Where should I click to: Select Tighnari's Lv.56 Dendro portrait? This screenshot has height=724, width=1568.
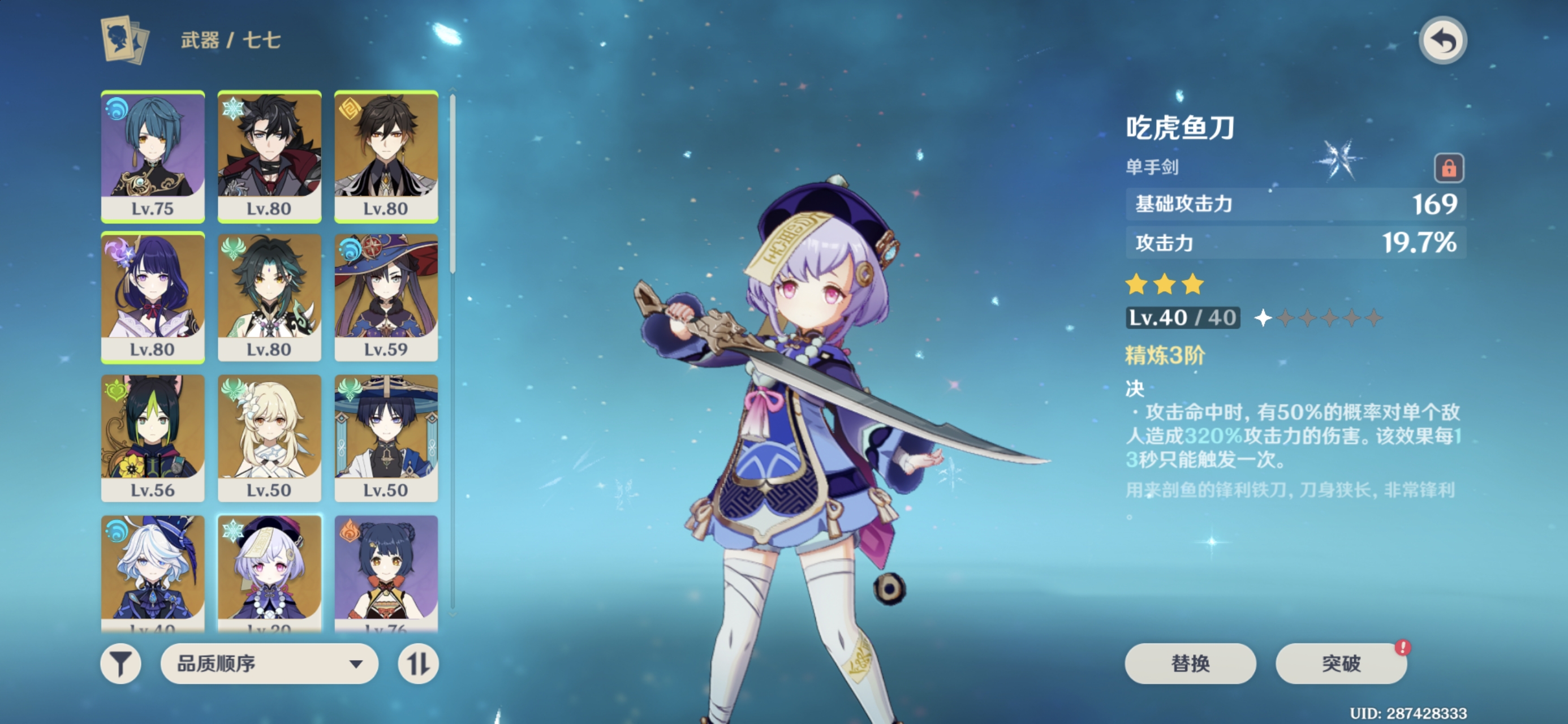(153, 438)
